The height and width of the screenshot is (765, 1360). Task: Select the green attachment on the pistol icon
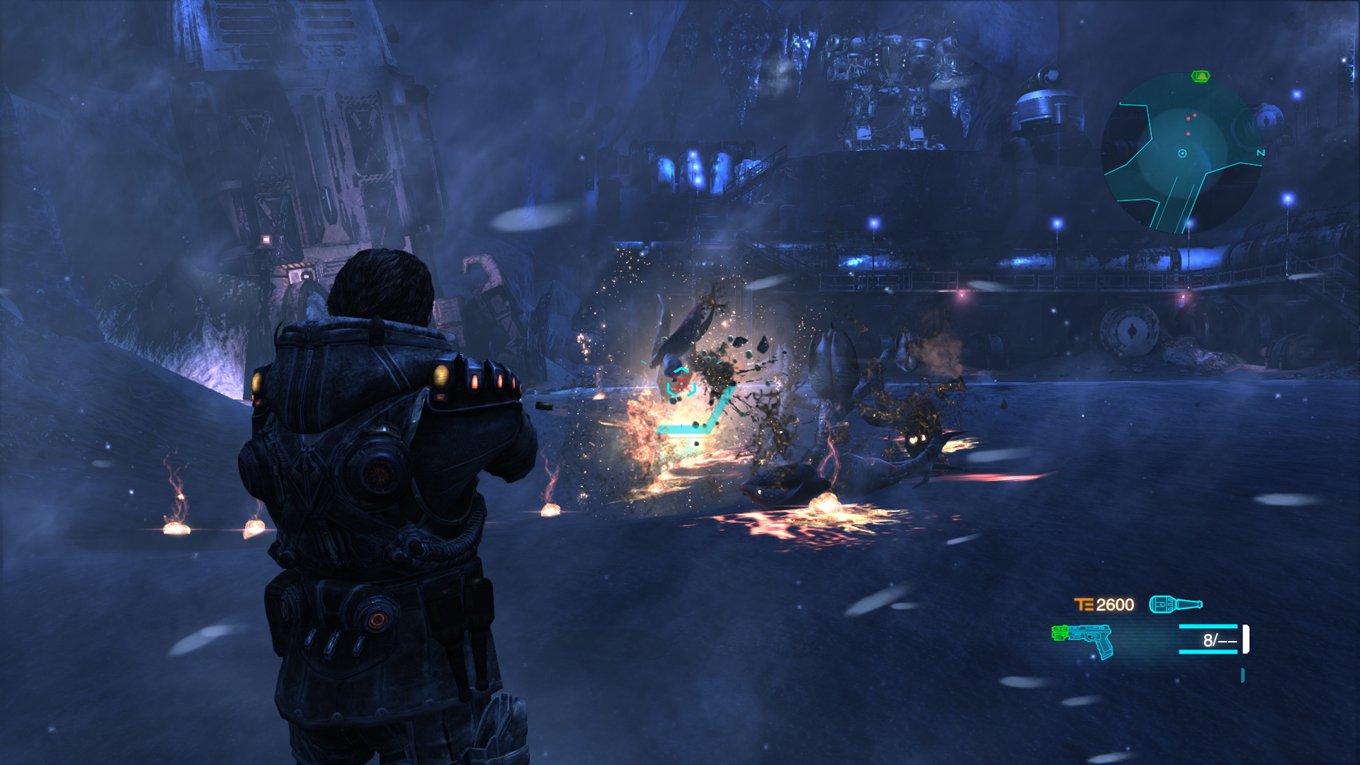coord(1059,633)
